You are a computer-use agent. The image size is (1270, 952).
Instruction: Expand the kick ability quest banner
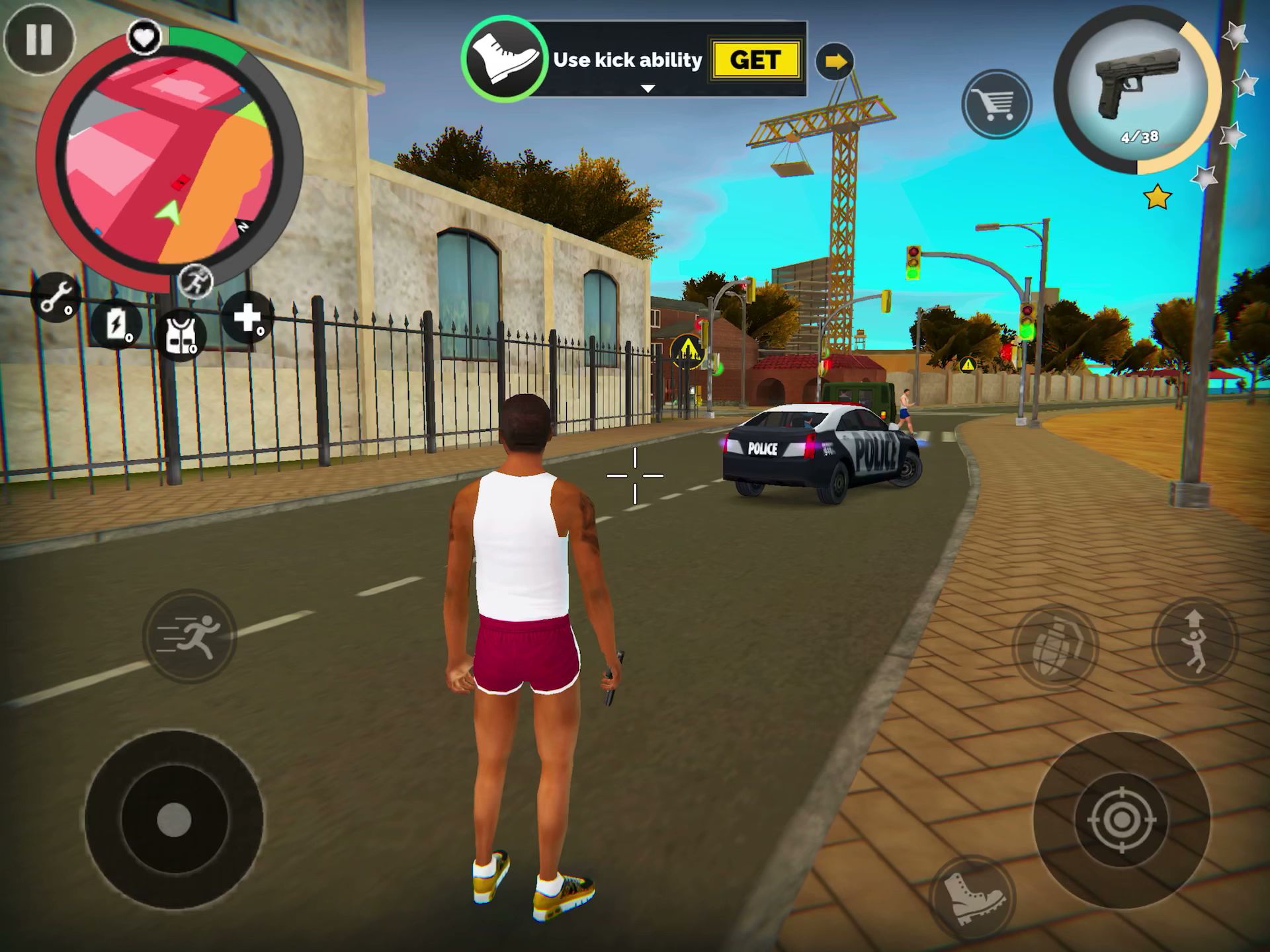coord(648,89)
